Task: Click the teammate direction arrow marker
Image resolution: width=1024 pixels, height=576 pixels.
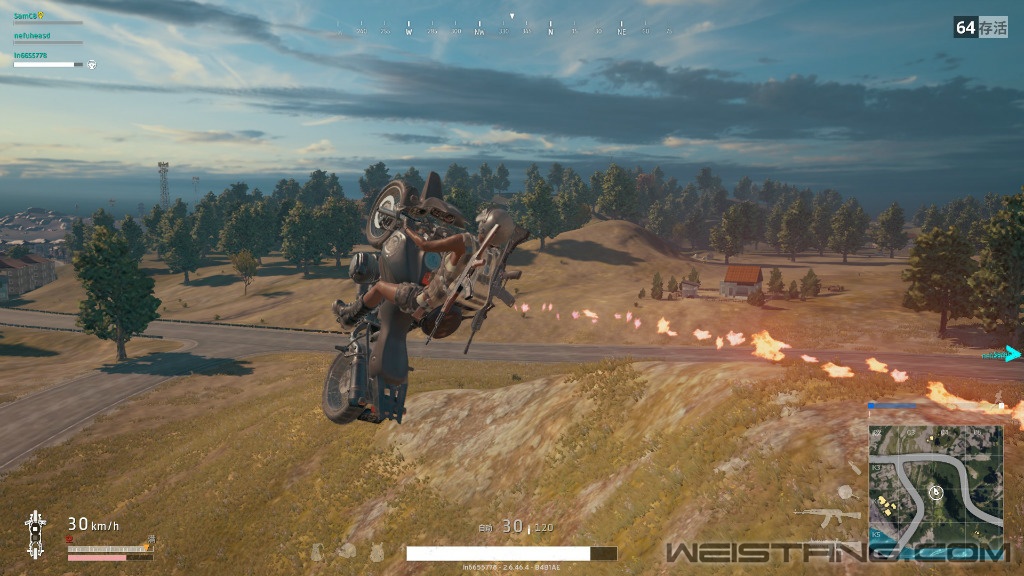Action: tap(1011, 353)
